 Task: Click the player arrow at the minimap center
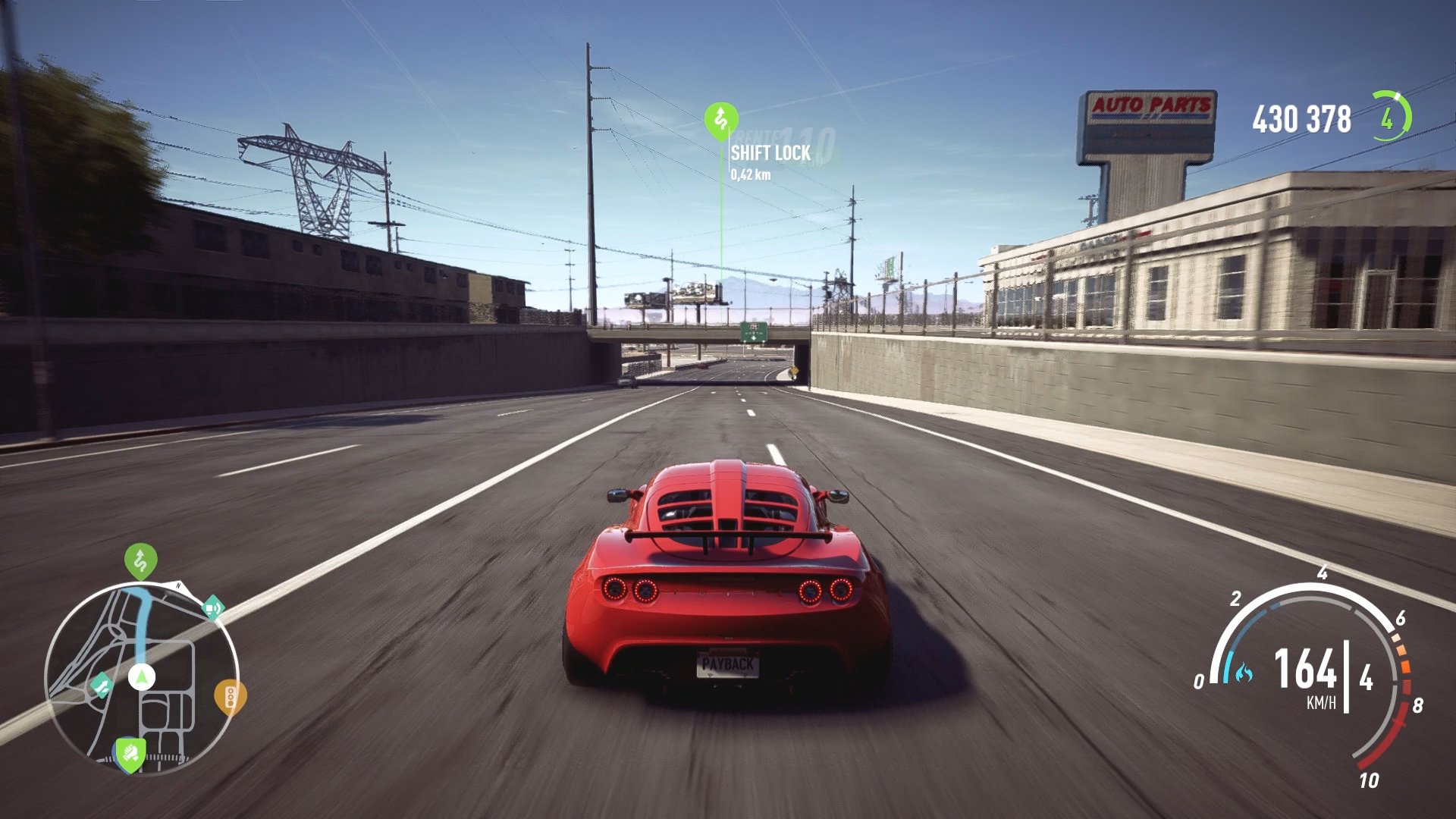click(142, 676)
